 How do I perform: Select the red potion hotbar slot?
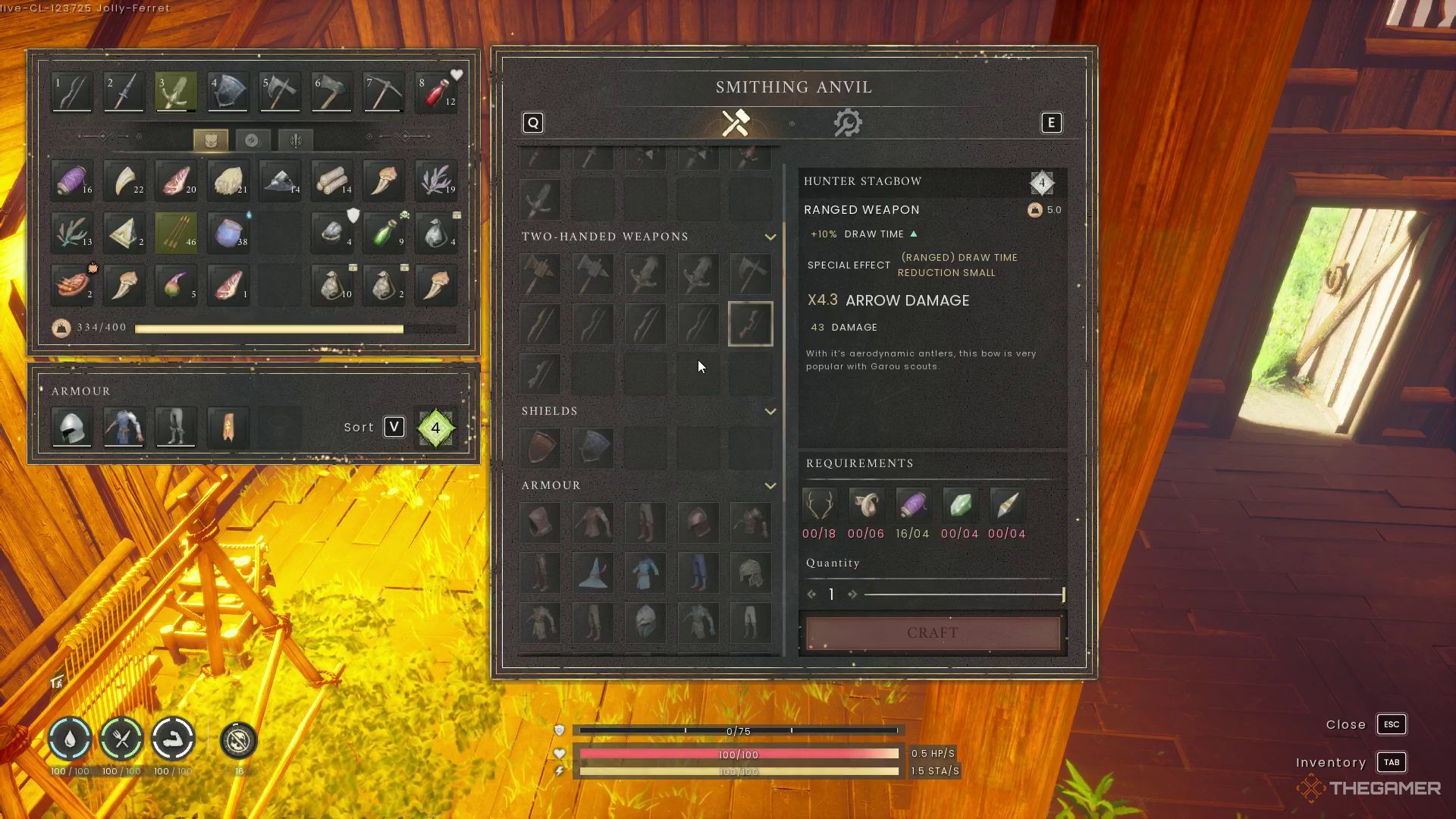pyautogui.click(x=435, y=93)
